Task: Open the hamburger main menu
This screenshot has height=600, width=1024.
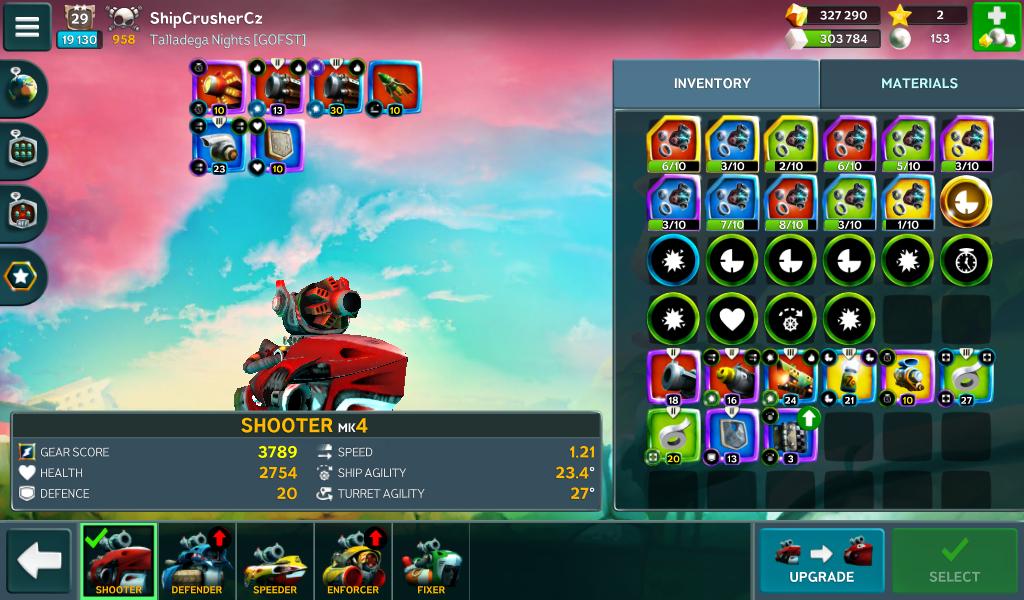Action: click(27, 27)
